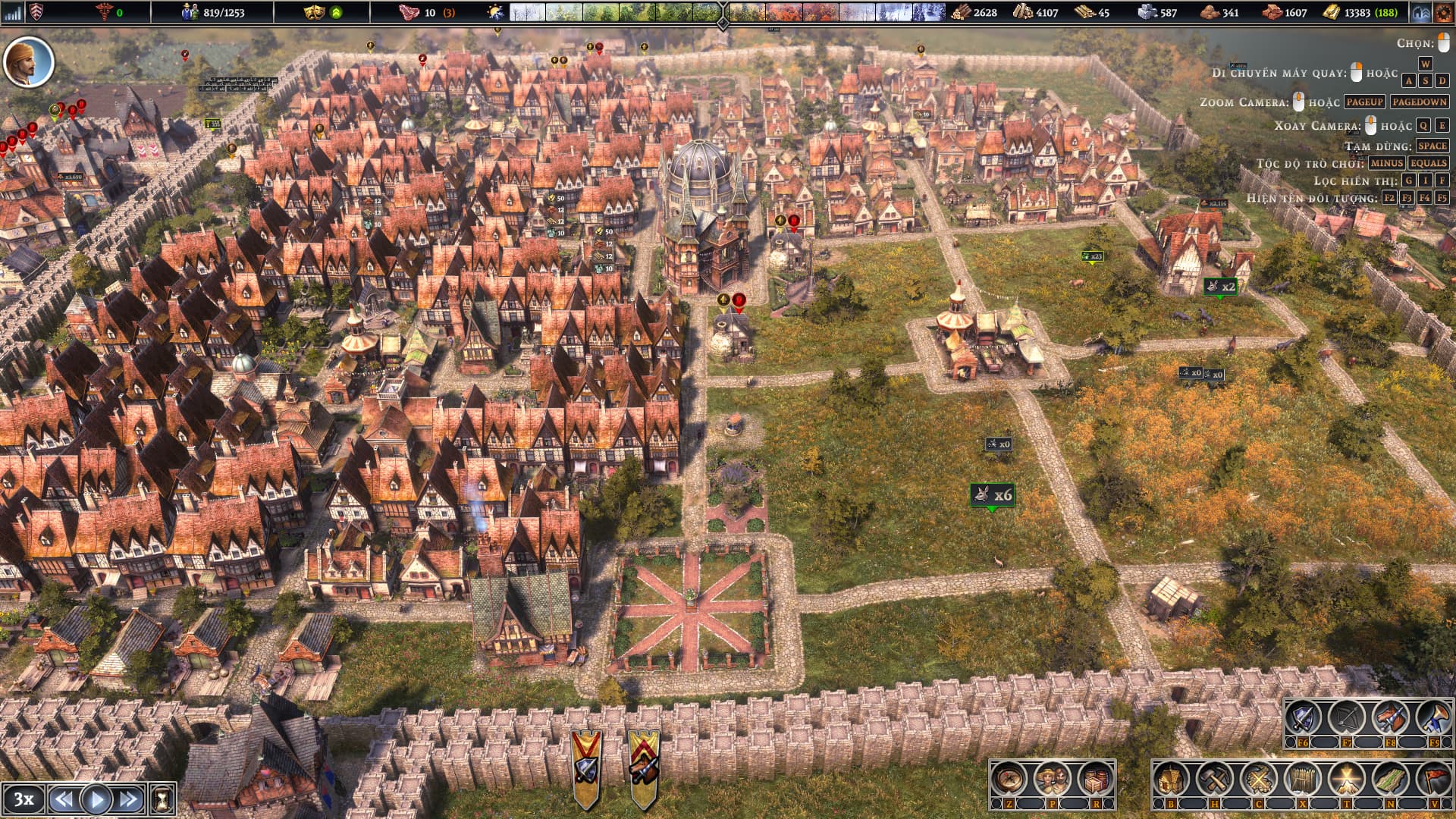Open the compass map panel

tap(1009, 779)
